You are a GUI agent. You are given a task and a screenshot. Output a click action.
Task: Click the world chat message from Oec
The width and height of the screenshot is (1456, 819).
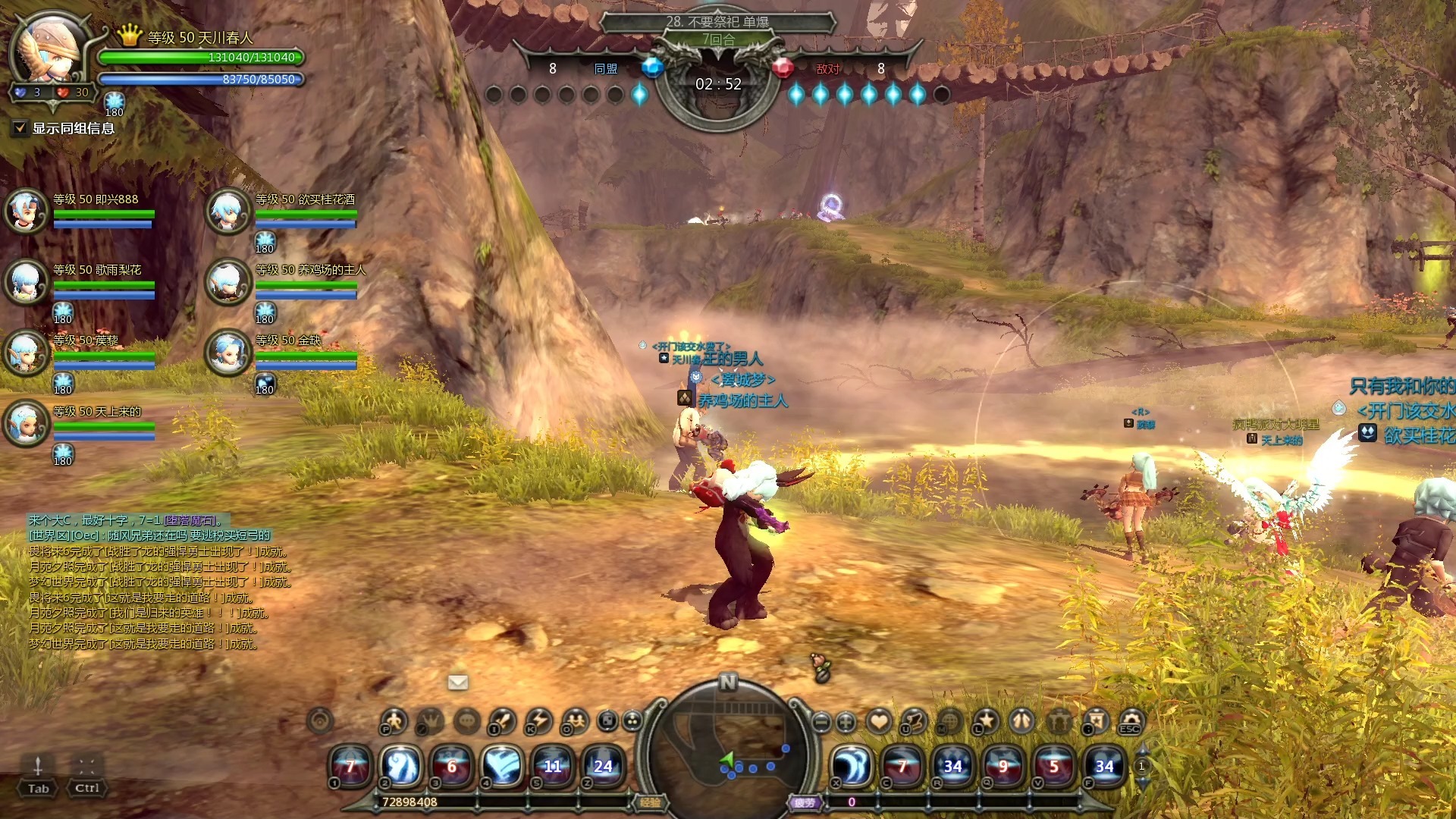149,535
